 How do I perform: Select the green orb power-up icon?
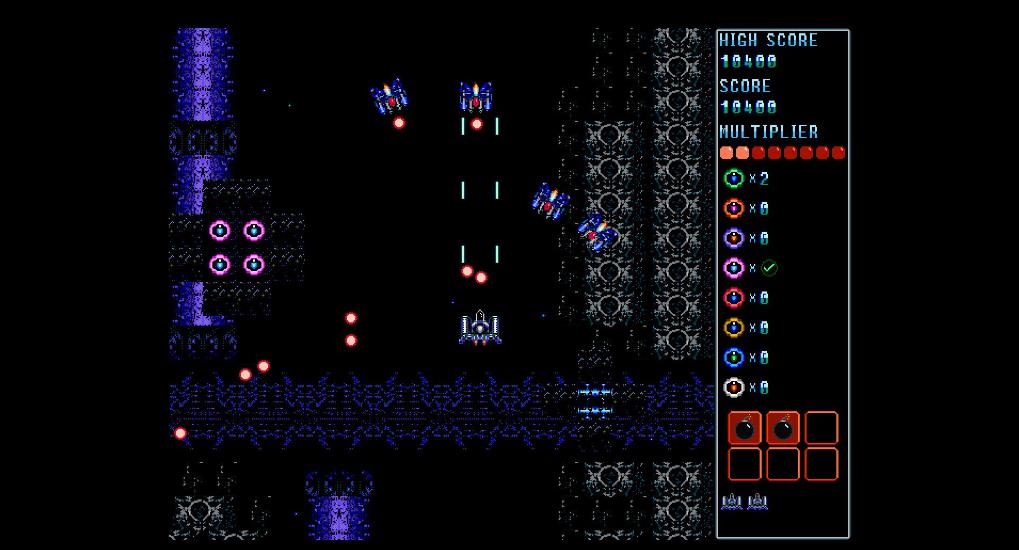tap(734, 179)
